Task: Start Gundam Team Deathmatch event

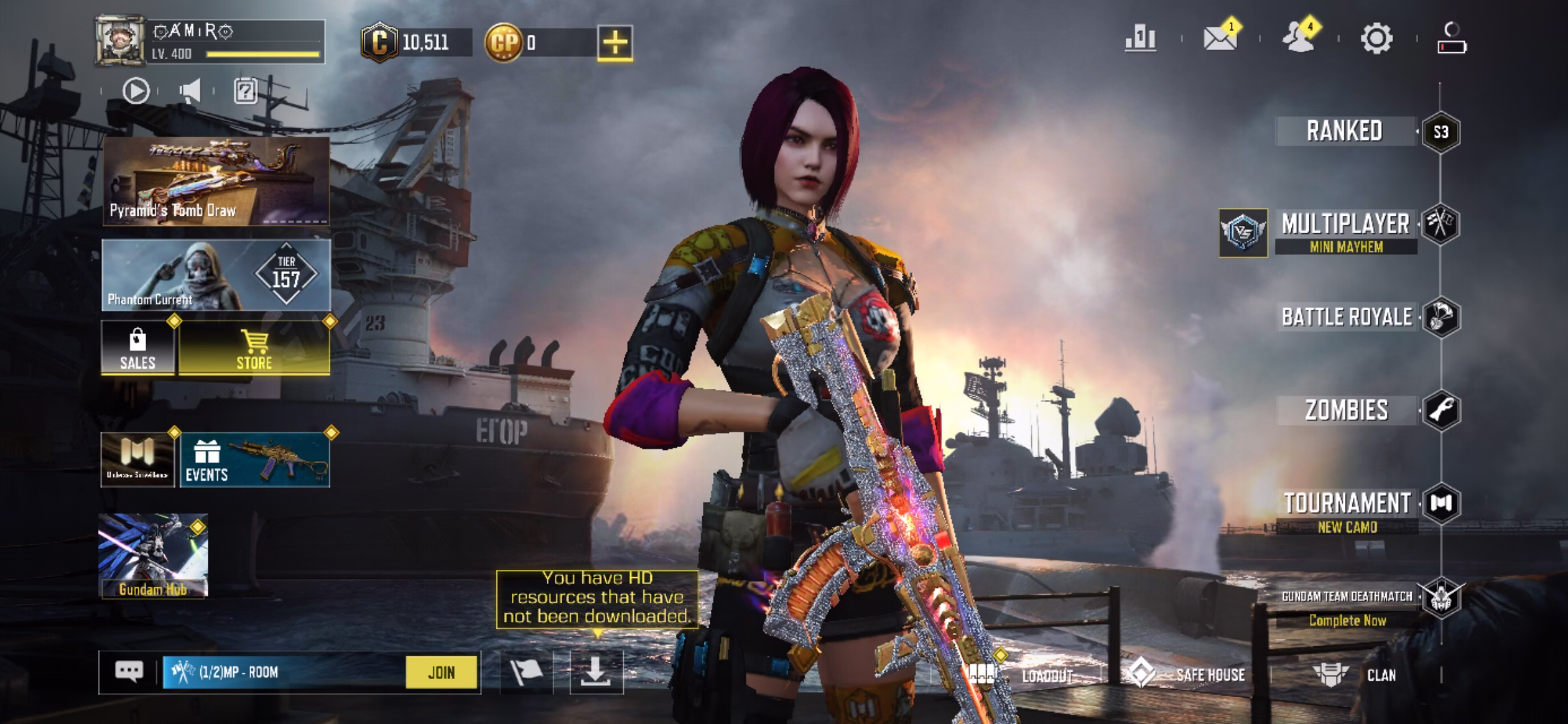Action: (1347, 607)
